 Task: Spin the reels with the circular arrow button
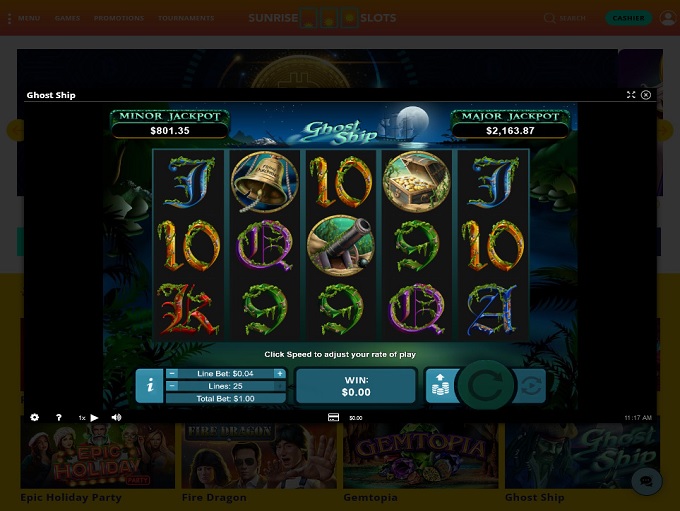(x=486, y=386)
